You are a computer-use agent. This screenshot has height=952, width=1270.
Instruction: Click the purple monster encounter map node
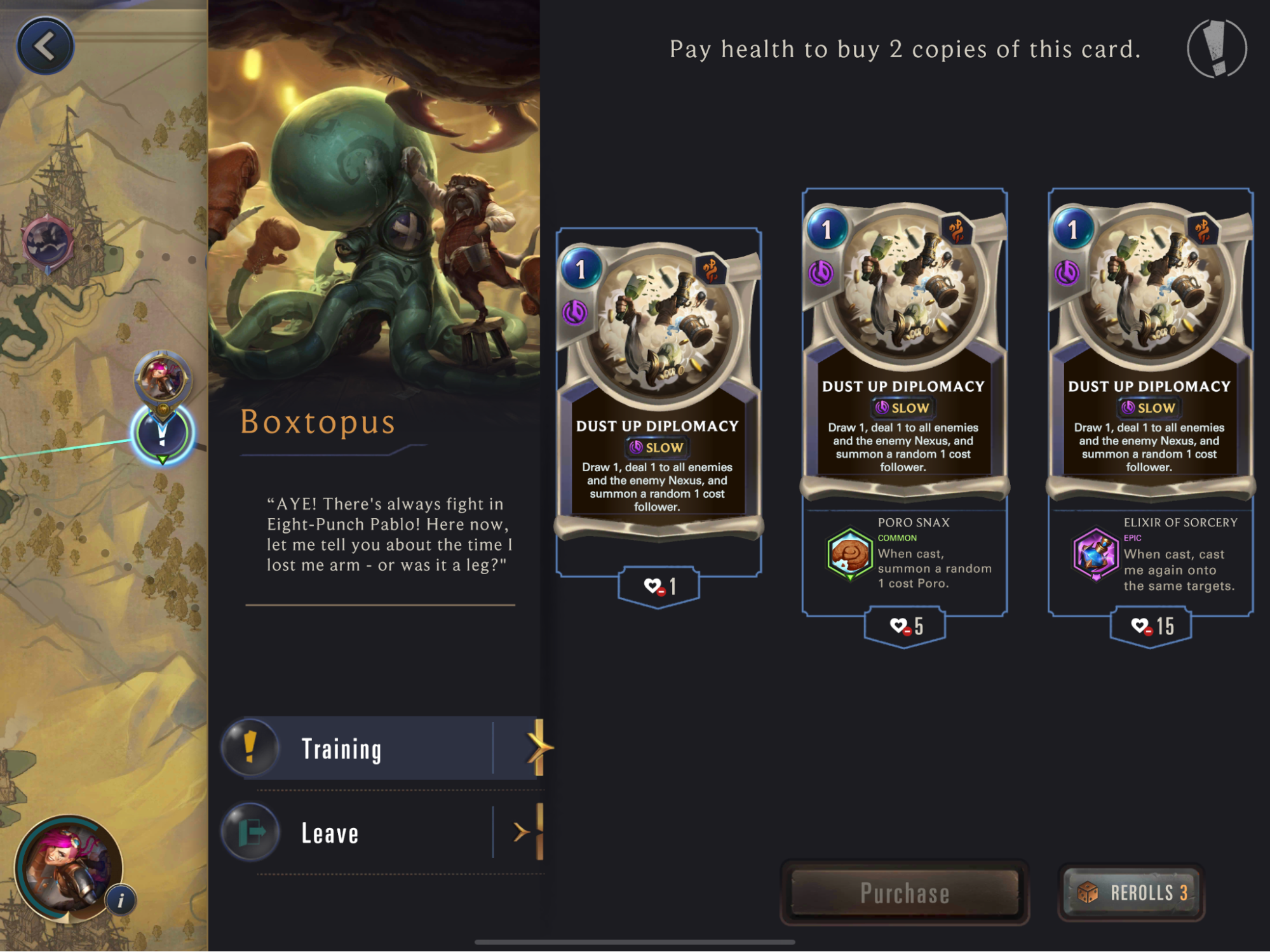pyautogui.click(x=48, y=242)
